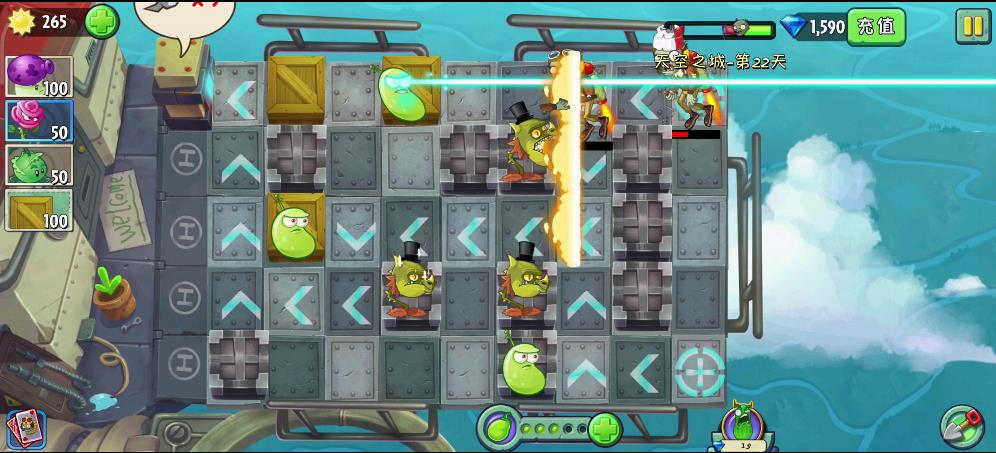
Task: Select the purple mushroom seed packet
Action: tap(39, 76)
